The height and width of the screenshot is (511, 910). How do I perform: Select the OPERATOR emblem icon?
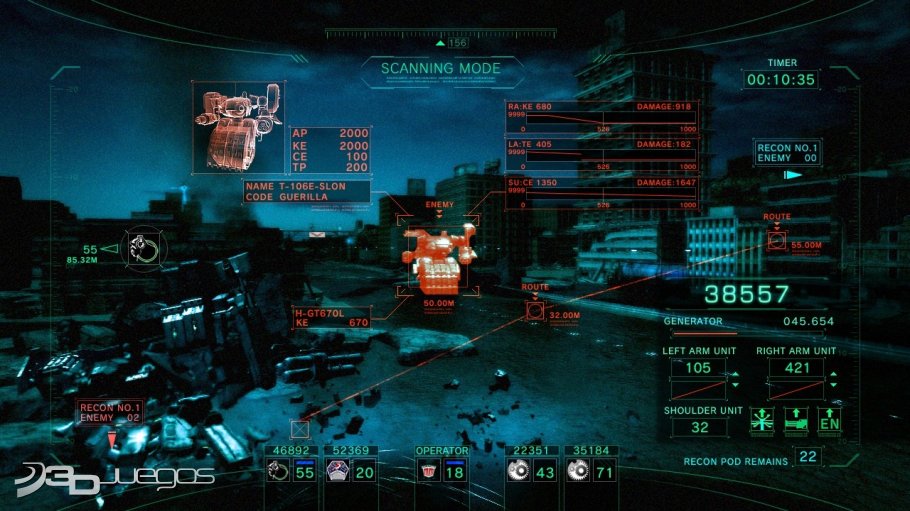[x=427, y=473]
